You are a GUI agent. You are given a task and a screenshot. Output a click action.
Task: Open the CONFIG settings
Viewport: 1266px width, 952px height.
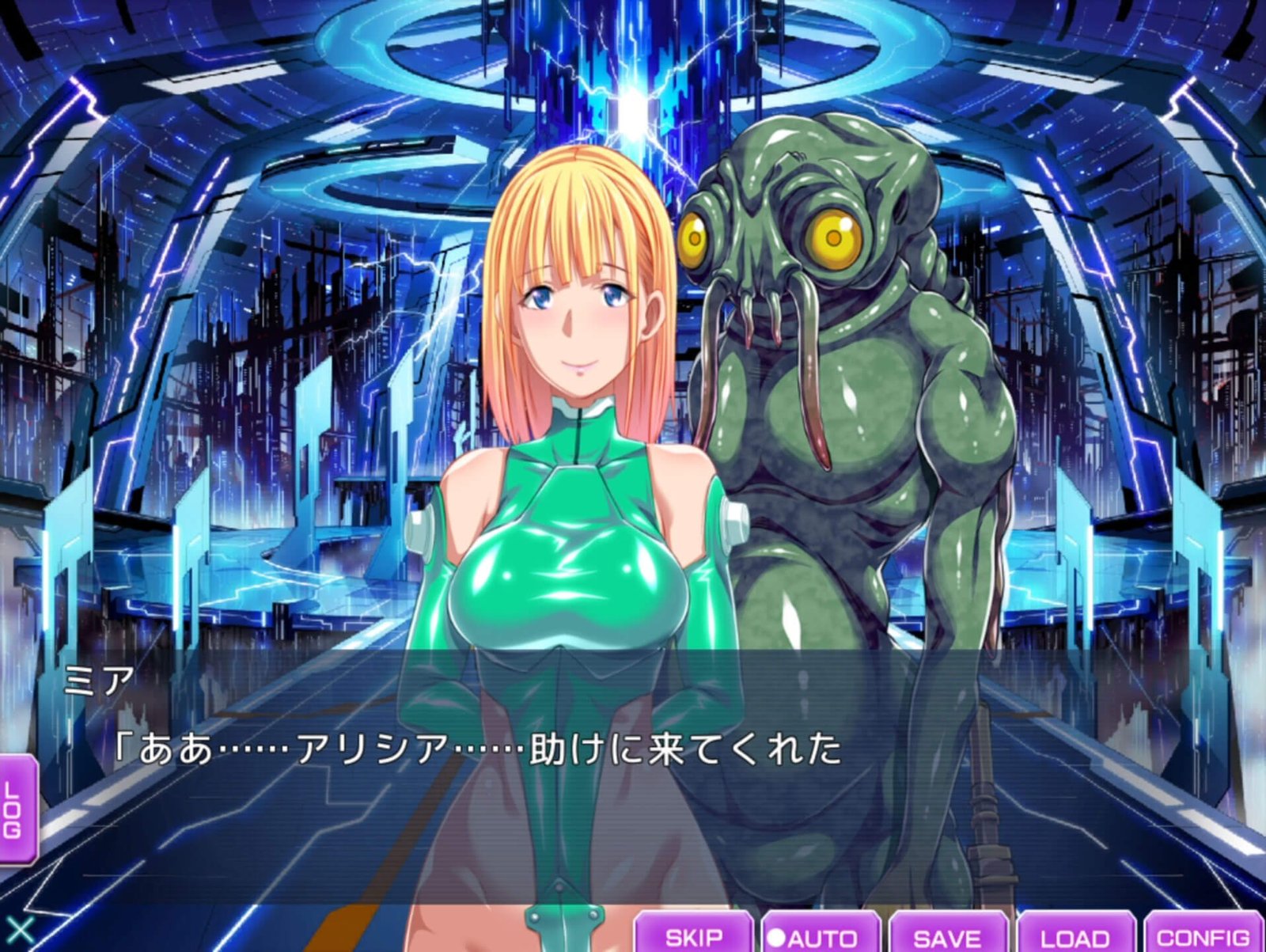1203,935
